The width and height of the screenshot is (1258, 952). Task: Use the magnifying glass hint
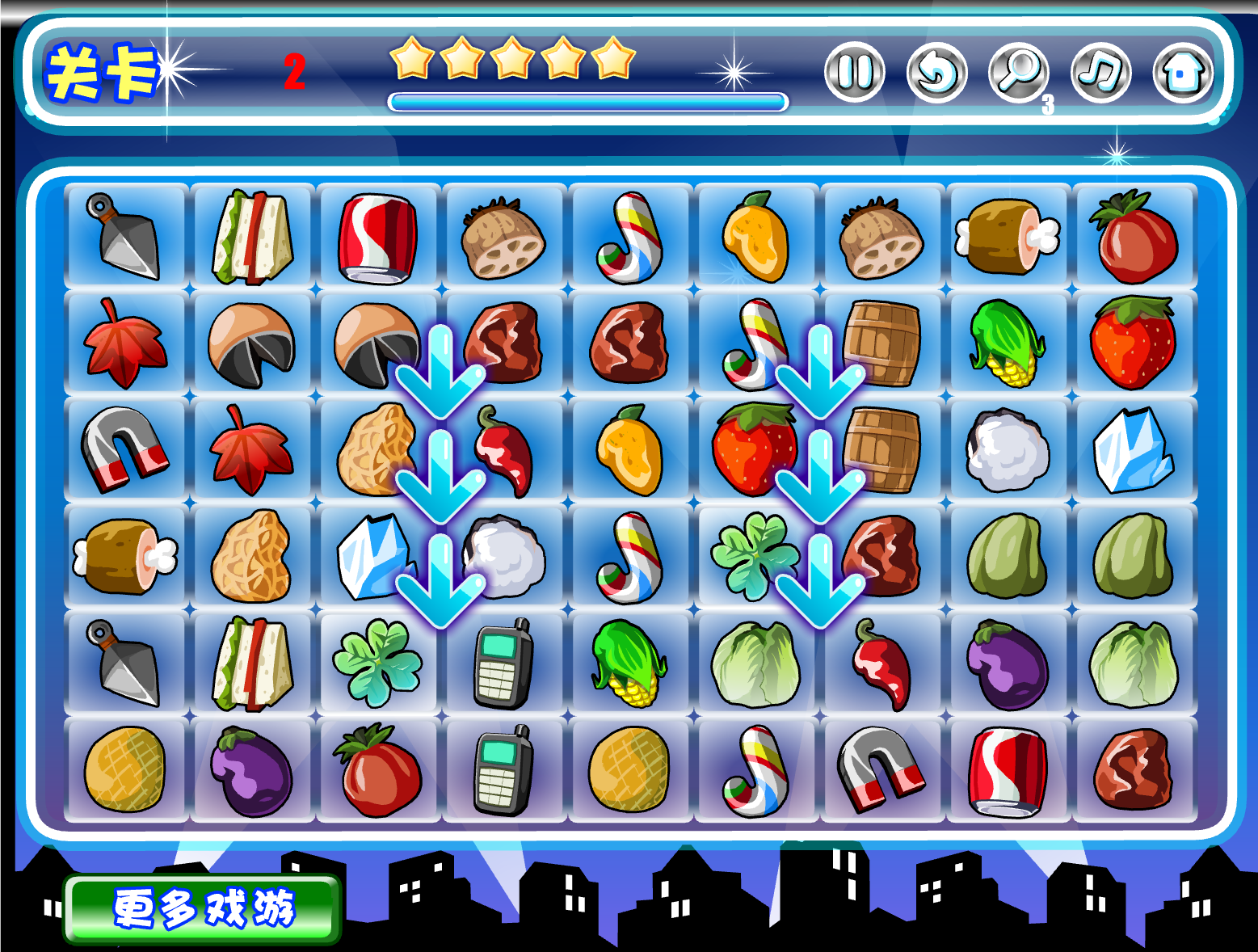tap(1018, 73)
